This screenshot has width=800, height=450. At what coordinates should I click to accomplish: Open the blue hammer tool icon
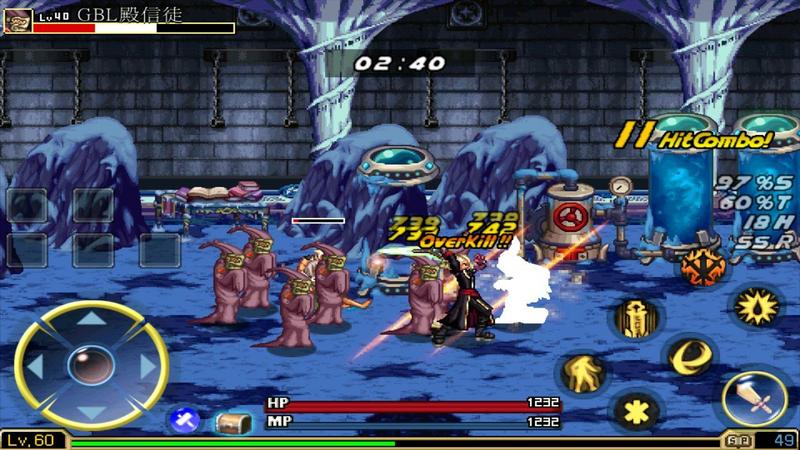(184, 421)
